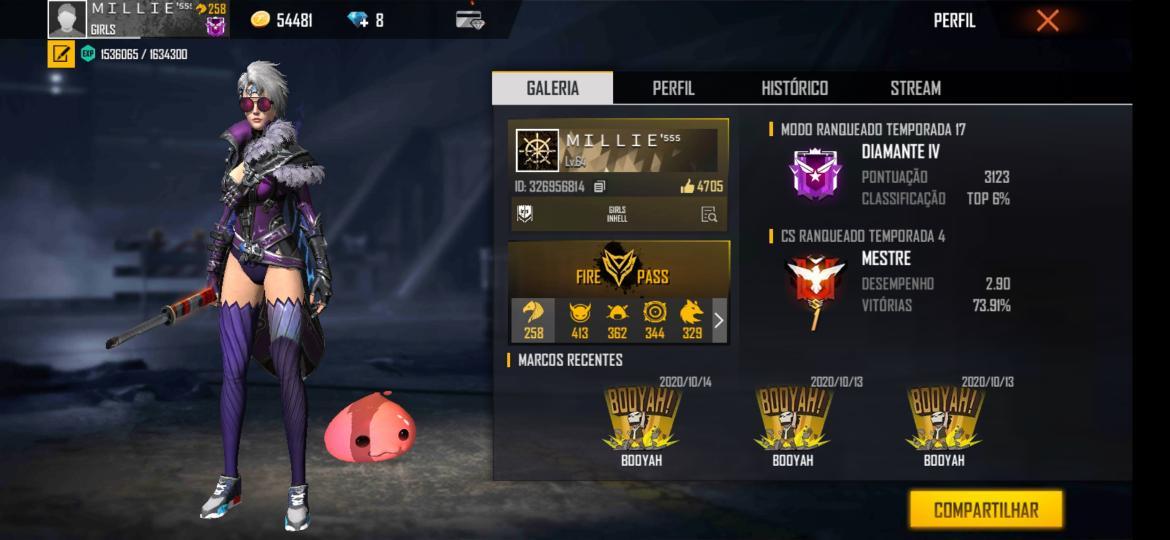The width and height of the screenshot is (1170, 540).
Task: Copy the player ID with the copy icon
Action: pyautogui.click(x=599, y=186)
